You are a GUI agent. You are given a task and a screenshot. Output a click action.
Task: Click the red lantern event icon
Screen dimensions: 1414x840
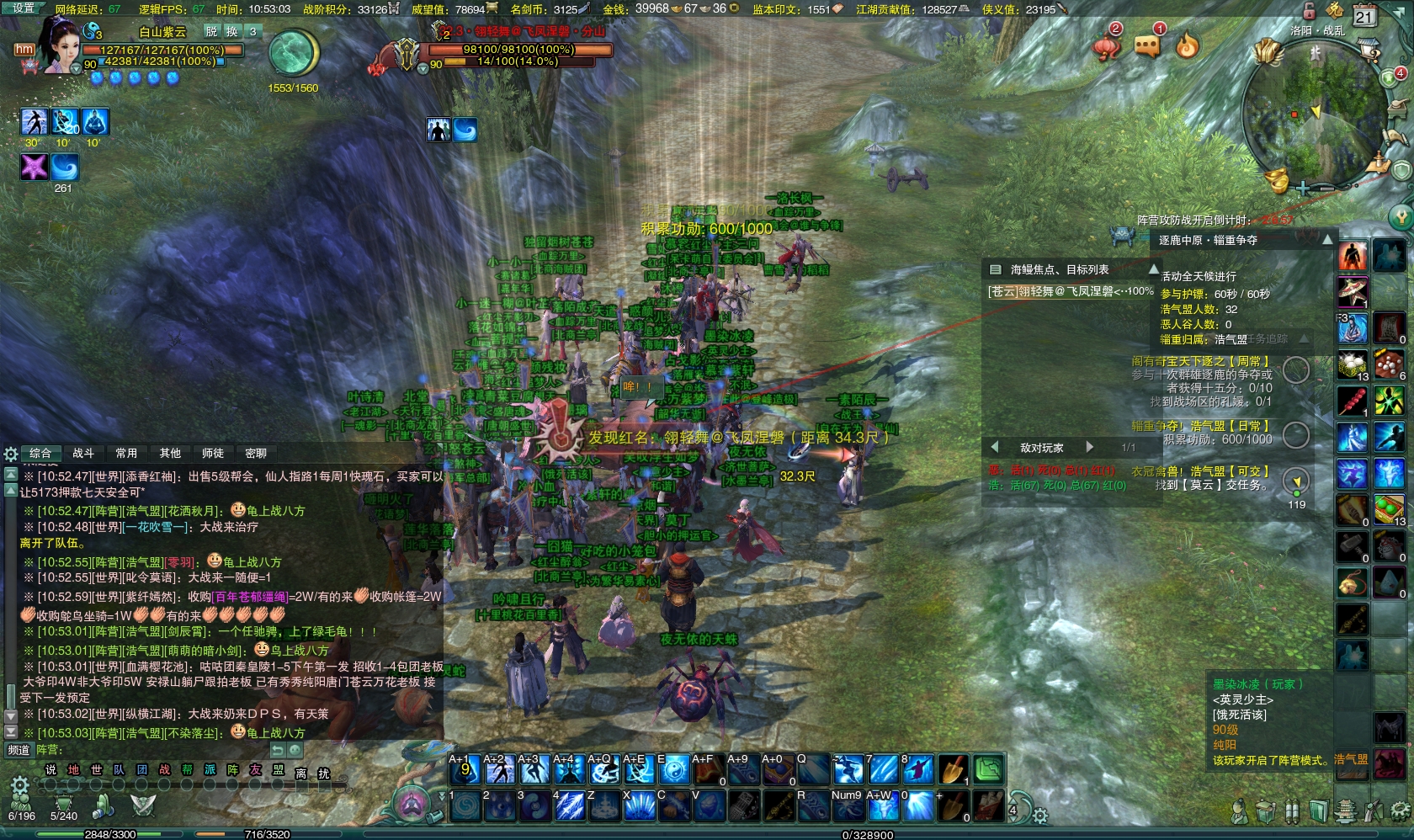pos(1107,45)
